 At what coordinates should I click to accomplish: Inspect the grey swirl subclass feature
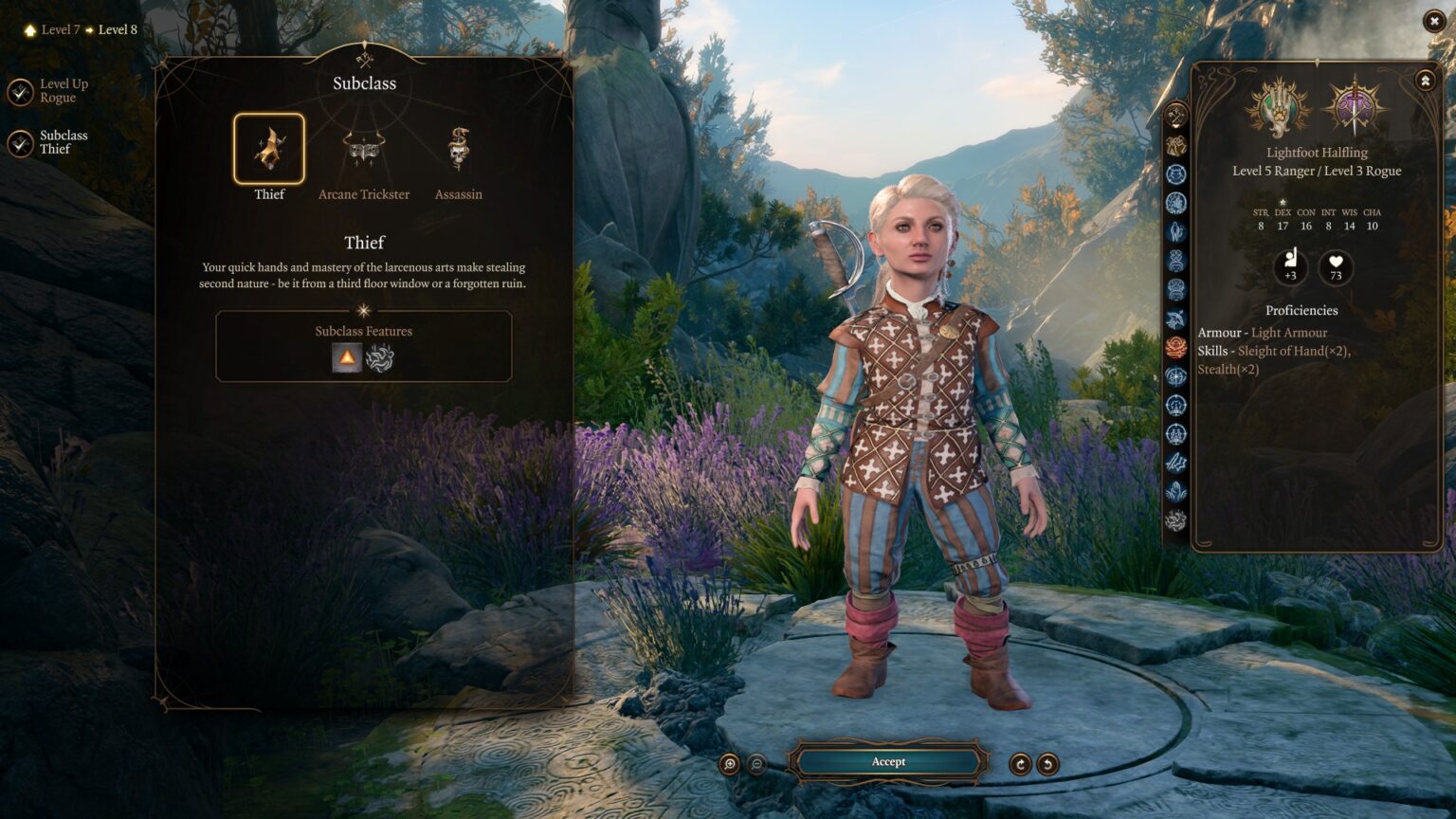click(x=380, y=358)
